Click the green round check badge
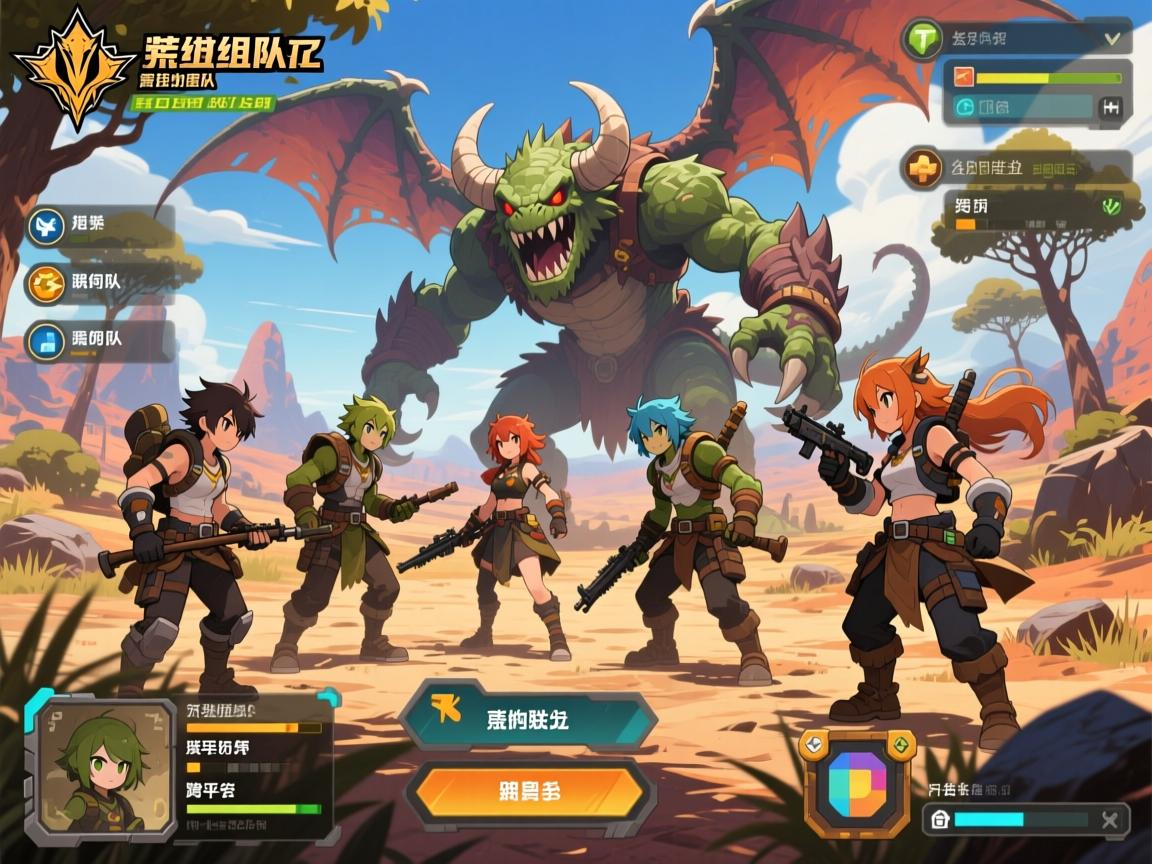 pos(1109,207)
